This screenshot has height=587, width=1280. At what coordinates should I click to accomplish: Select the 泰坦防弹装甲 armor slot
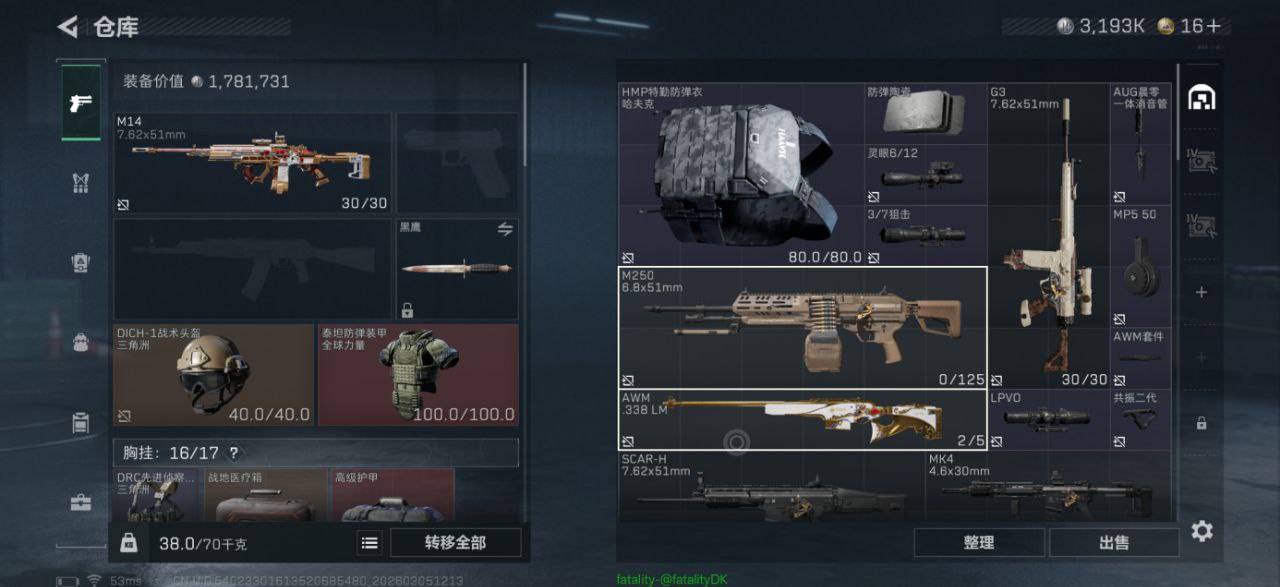click(418, 372)
